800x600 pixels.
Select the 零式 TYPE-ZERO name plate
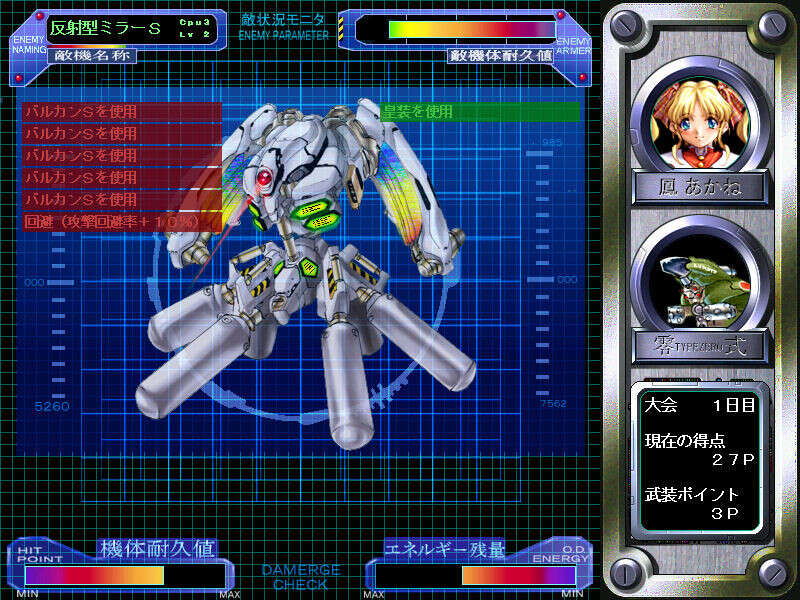700,346
